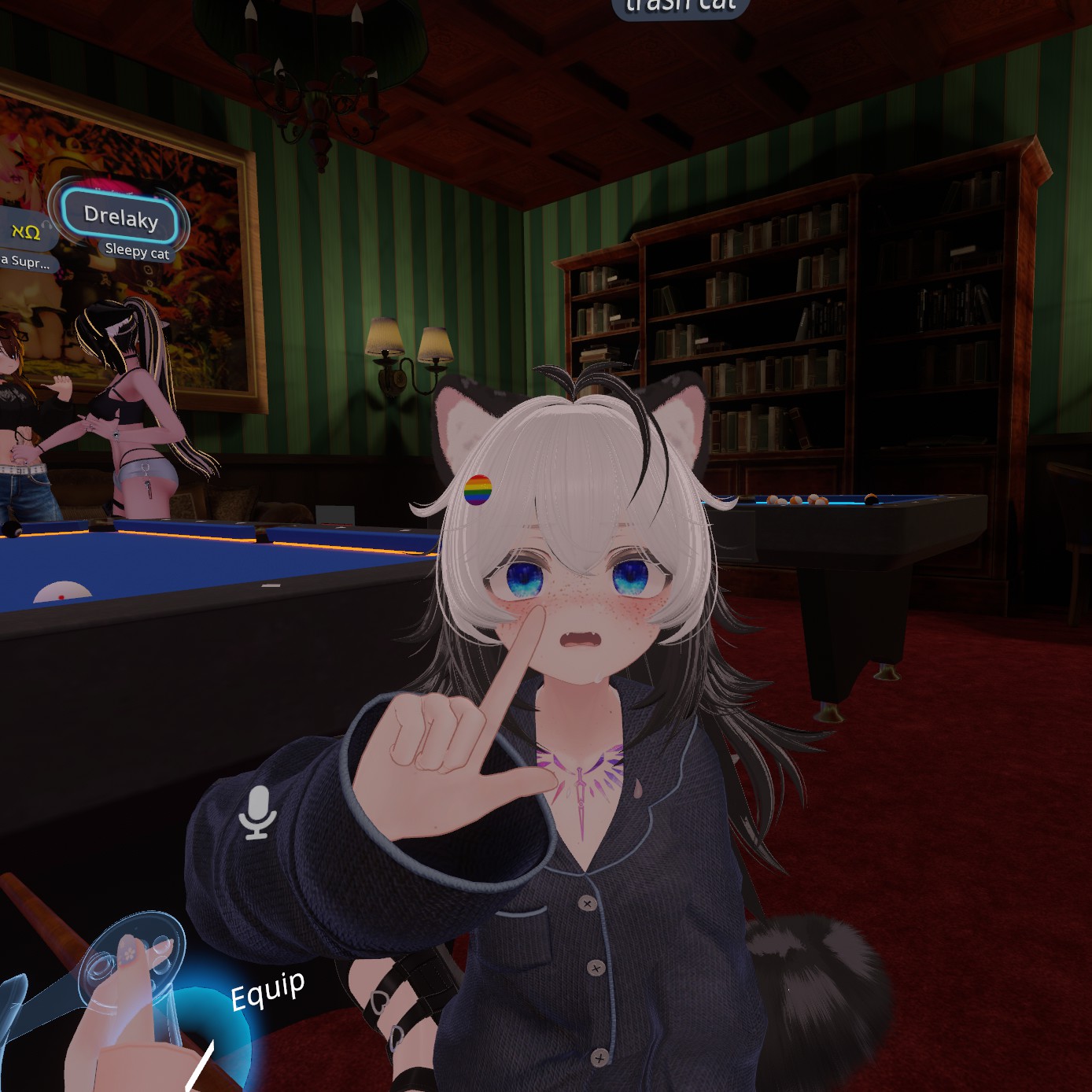The width and height of the screenshot is (1092, 1092).
Task: Select the trash cat nameplate
Action: coord(681,7)
